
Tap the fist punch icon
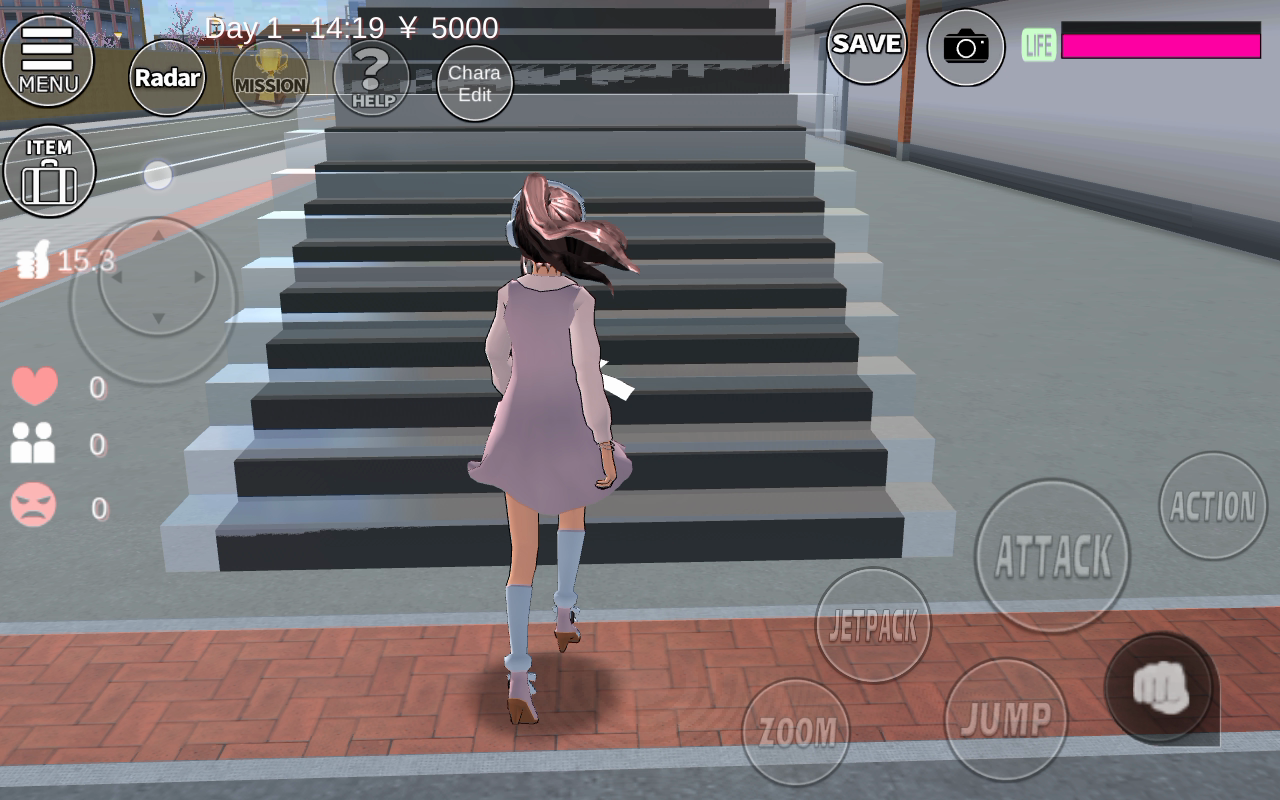(x=1160, y=688)
